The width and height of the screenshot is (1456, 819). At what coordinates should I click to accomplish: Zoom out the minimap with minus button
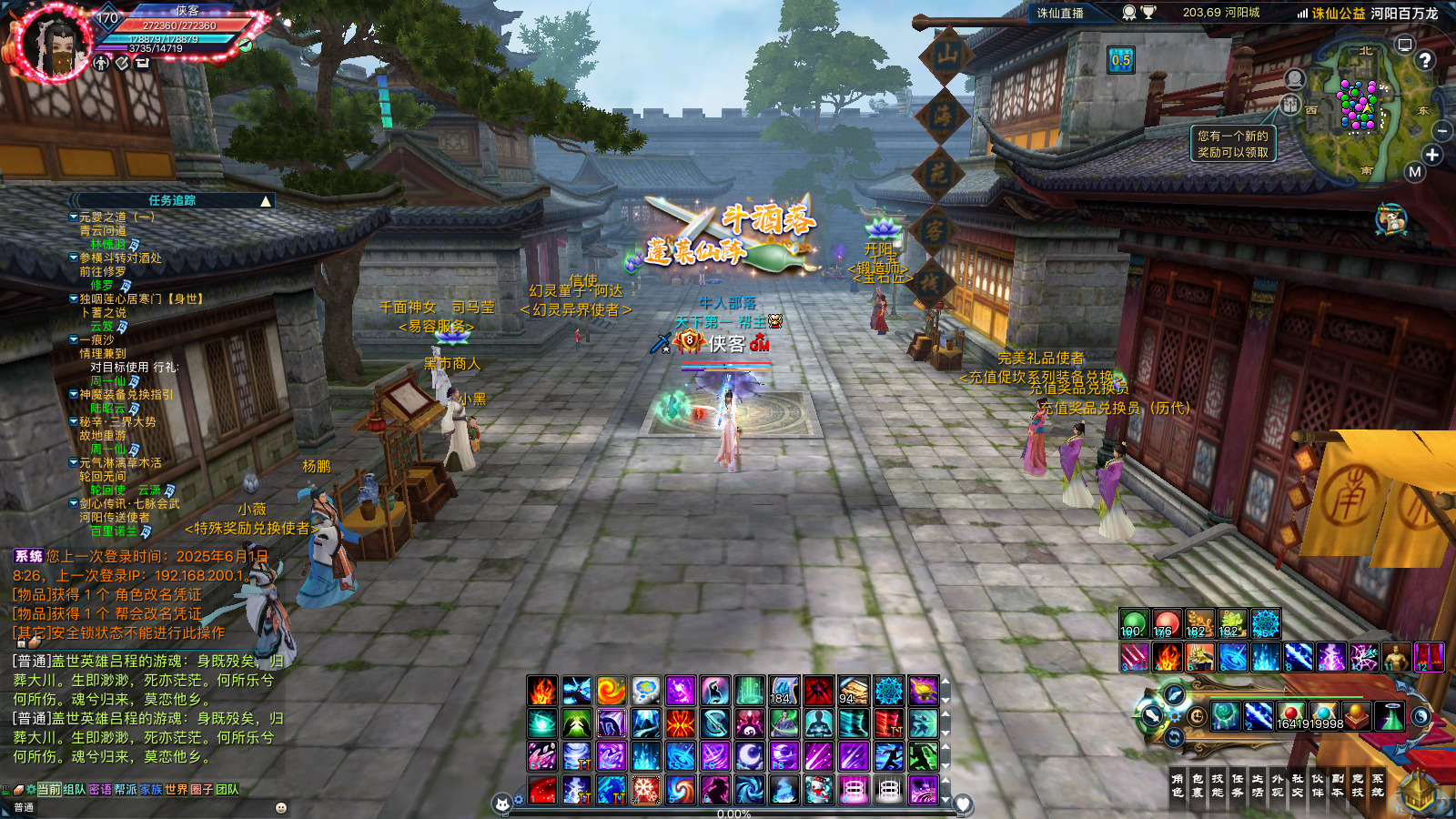(x=1442, y=132)
